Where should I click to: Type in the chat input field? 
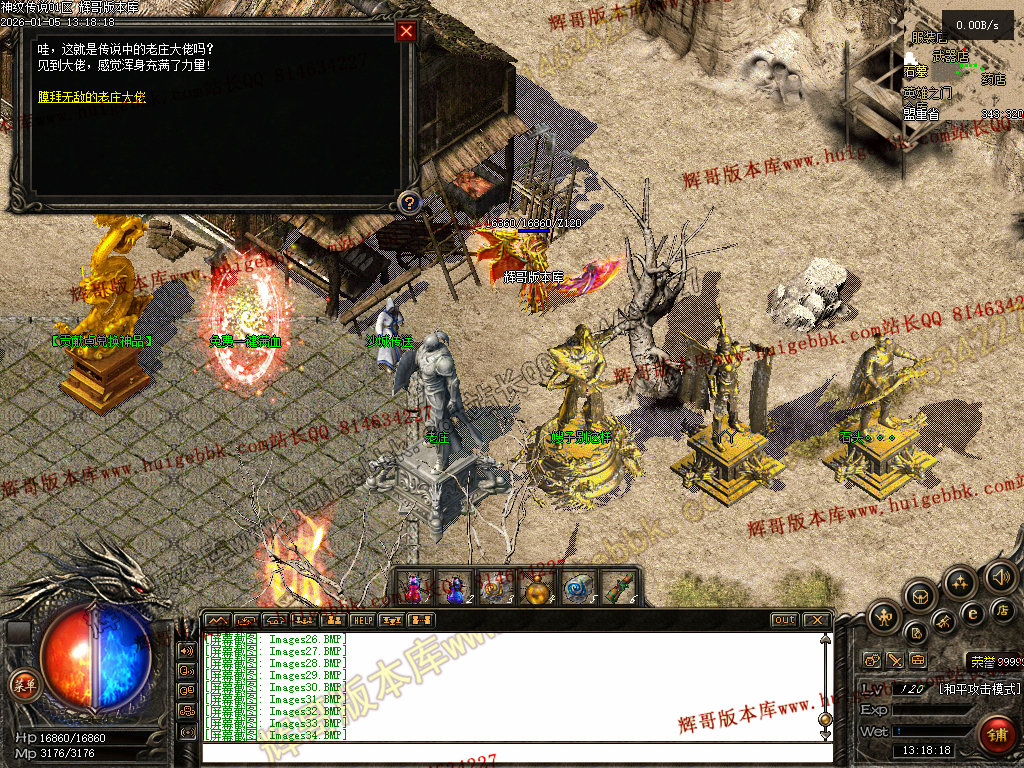click(510, 752)
